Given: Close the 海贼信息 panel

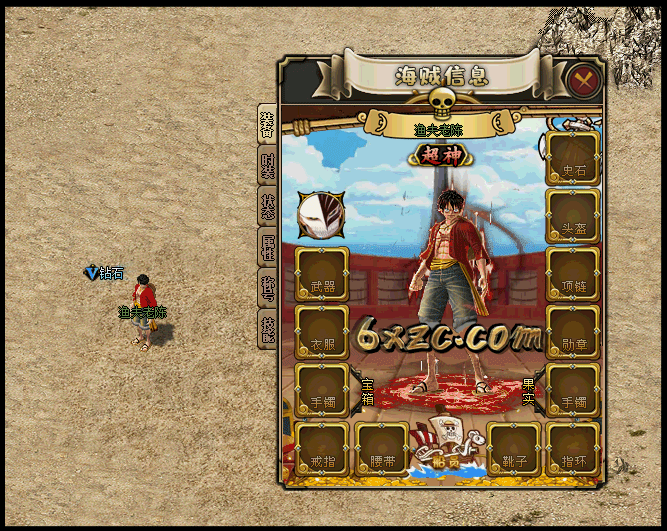Looking at the screenshot, I should [583, 79].
